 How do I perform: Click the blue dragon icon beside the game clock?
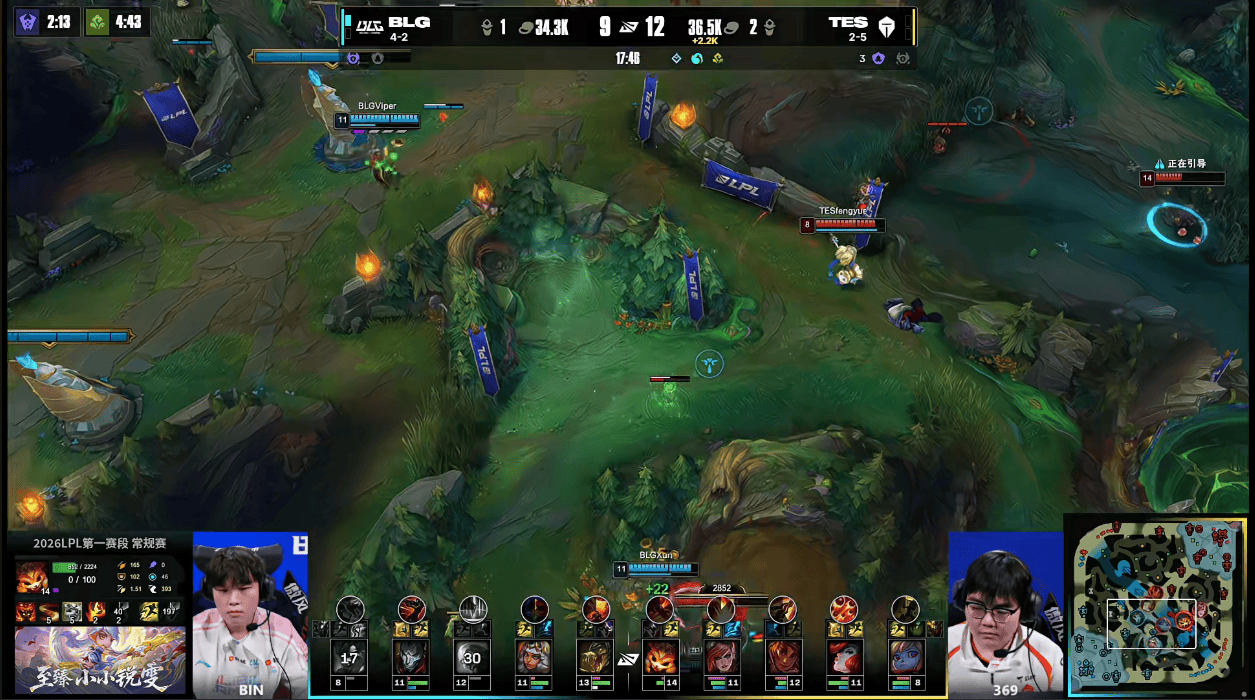697,58
